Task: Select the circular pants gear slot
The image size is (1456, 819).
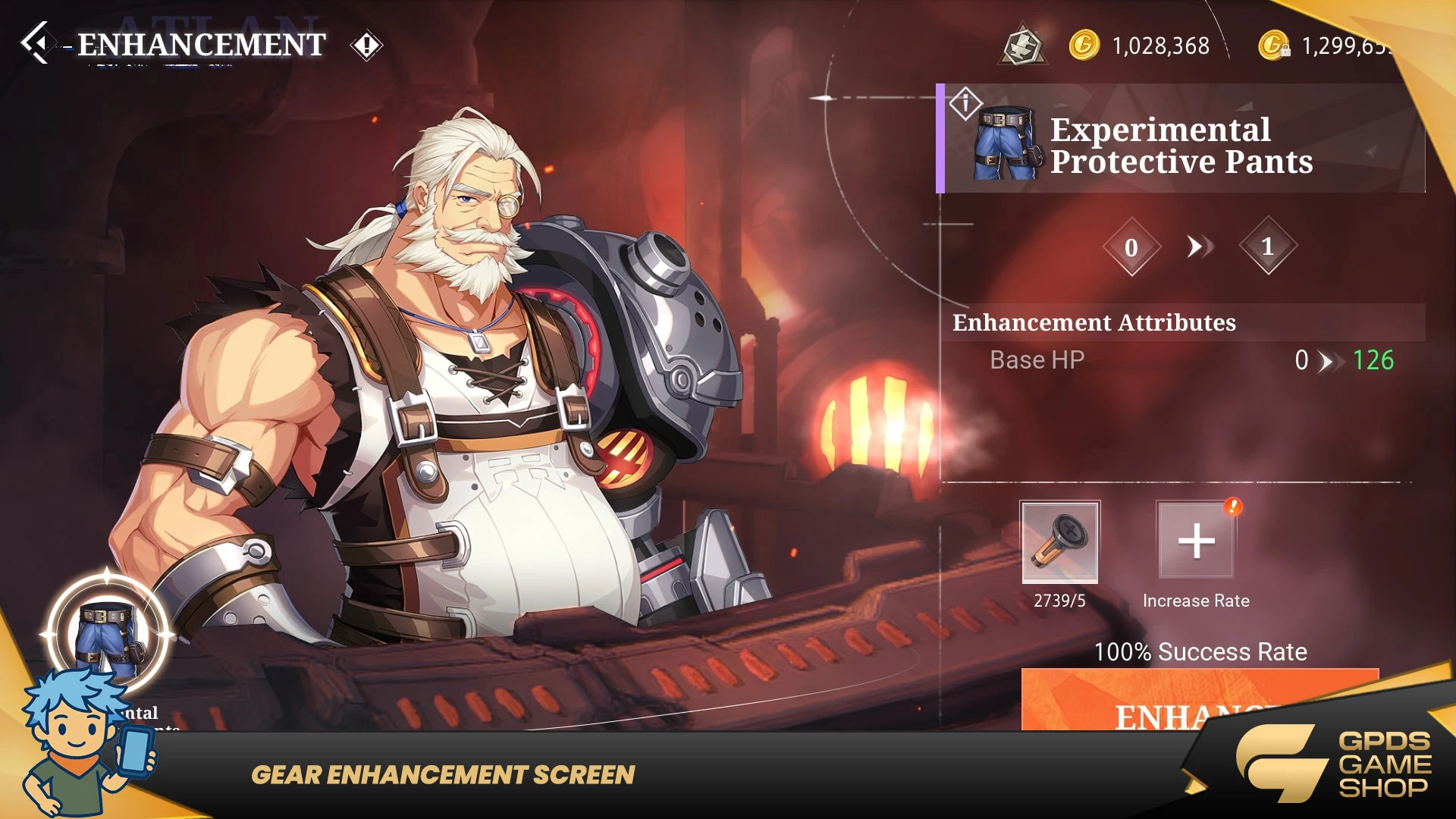Action: coord(108,634)
